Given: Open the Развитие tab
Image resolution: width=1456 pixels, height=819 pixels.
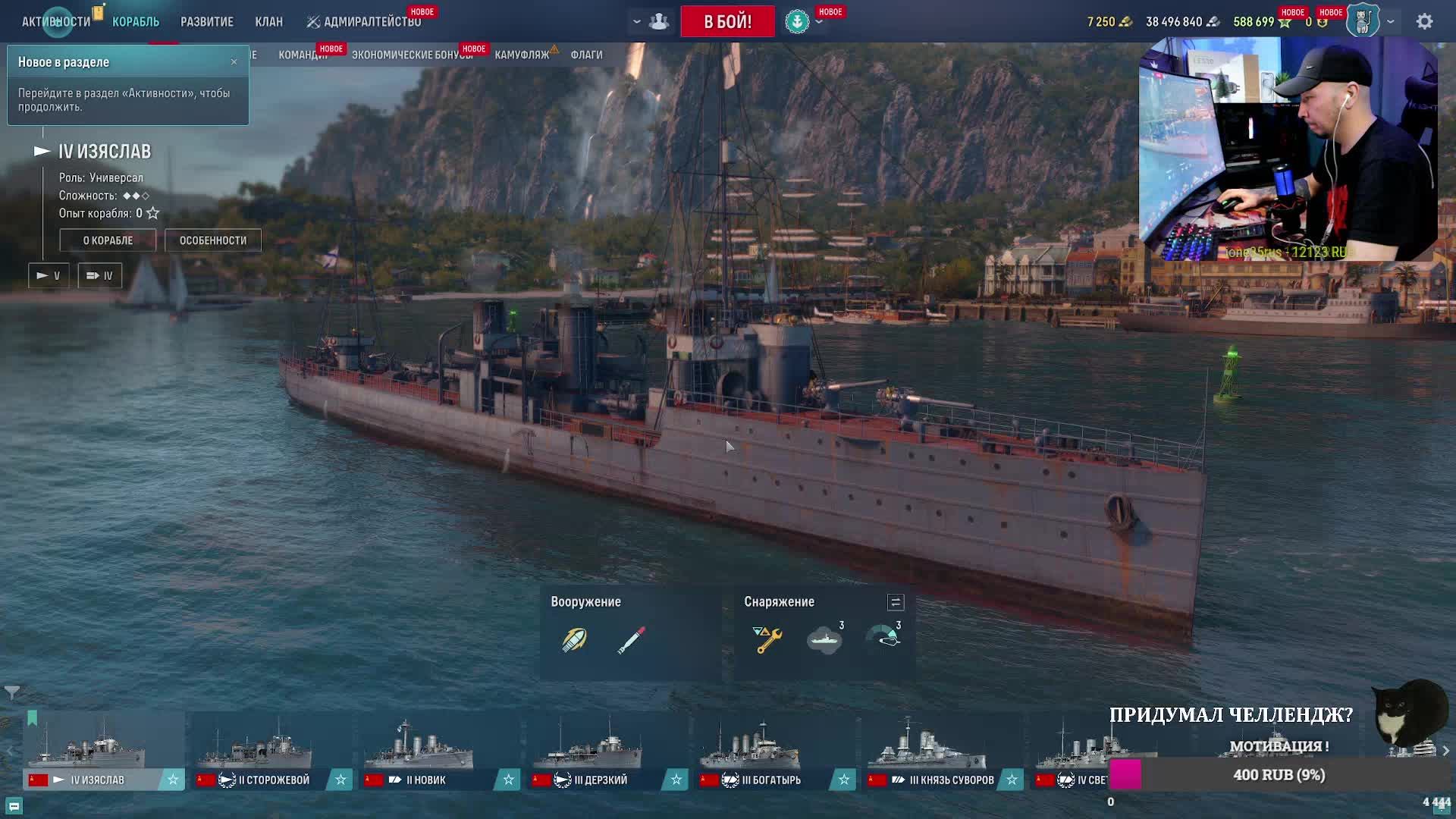Looking at the screenshot, I should [x=206, y=21].
